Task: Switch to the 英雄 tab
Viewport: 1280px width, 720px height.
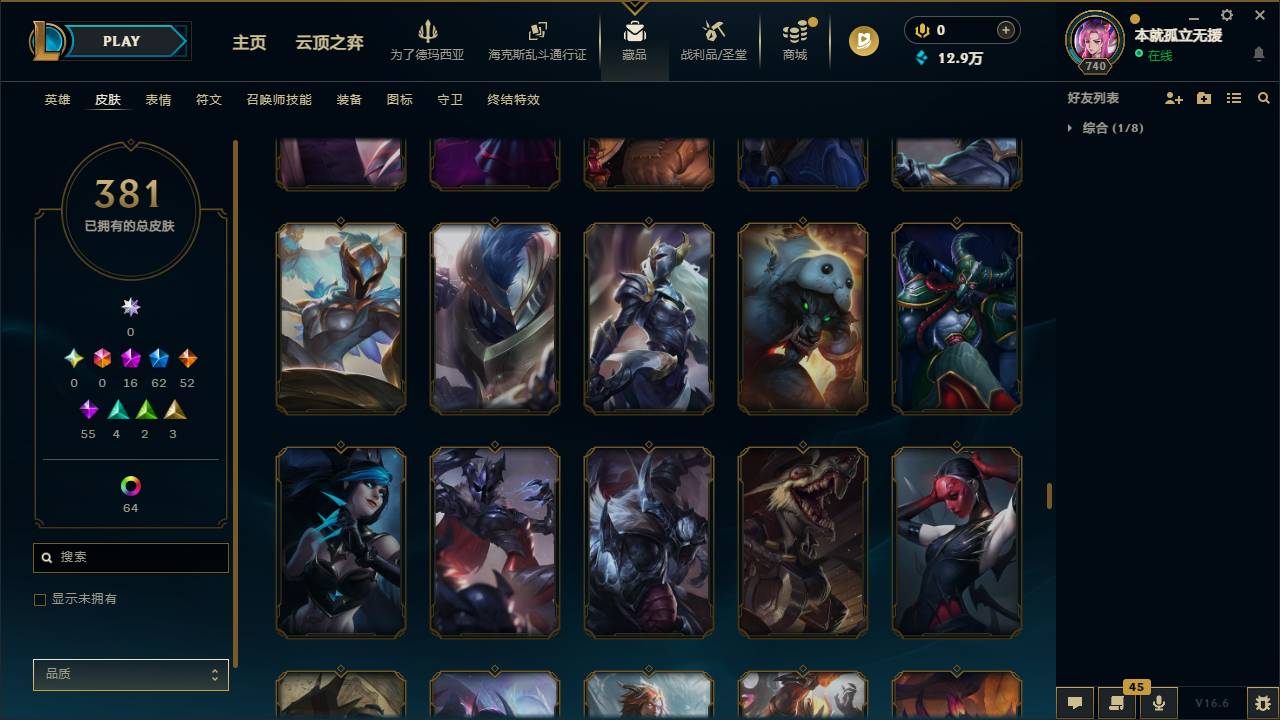Action: [x=56, y=100]
